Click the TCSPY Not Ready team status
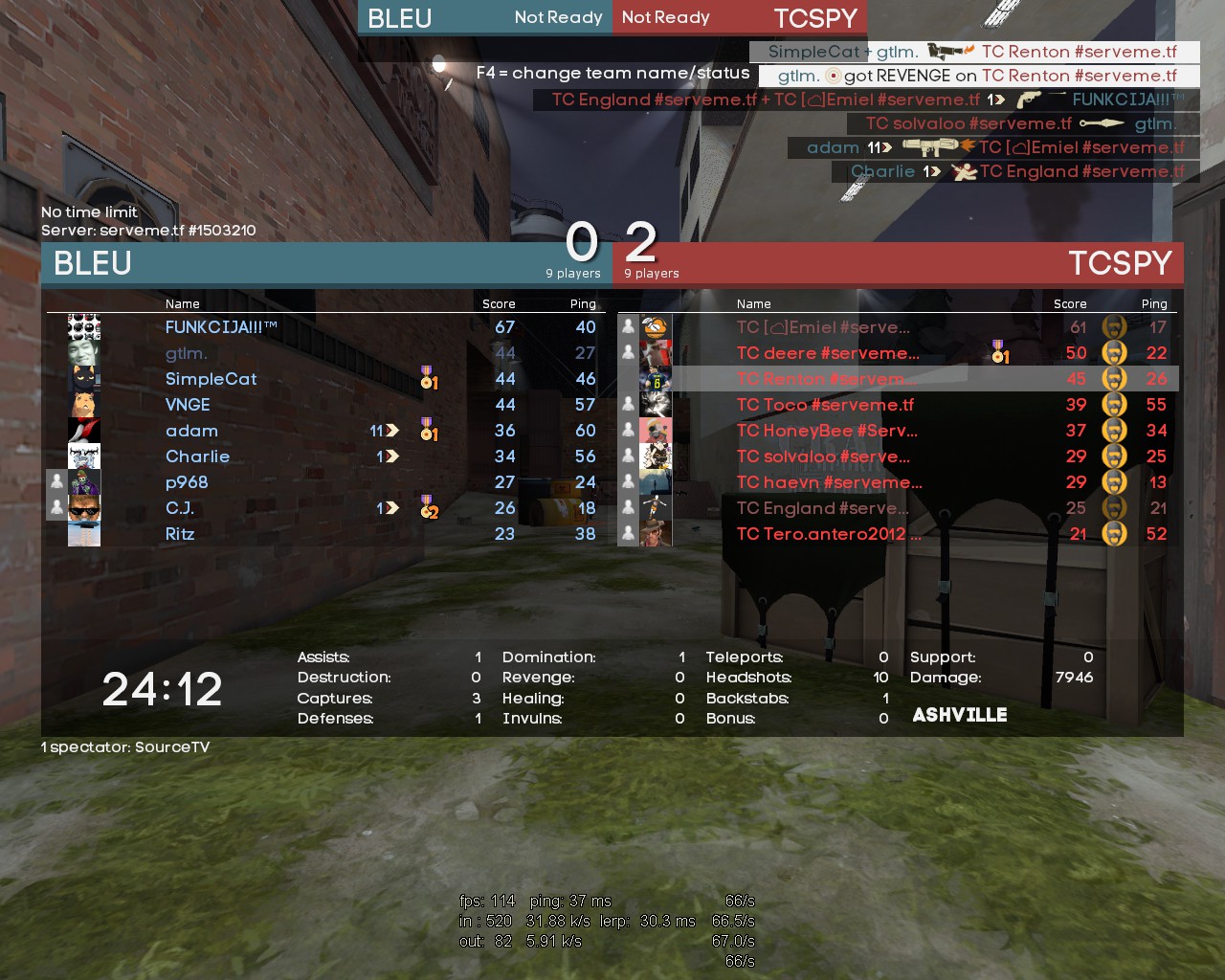The image size is (1225, 980). (x=666, y=17)
